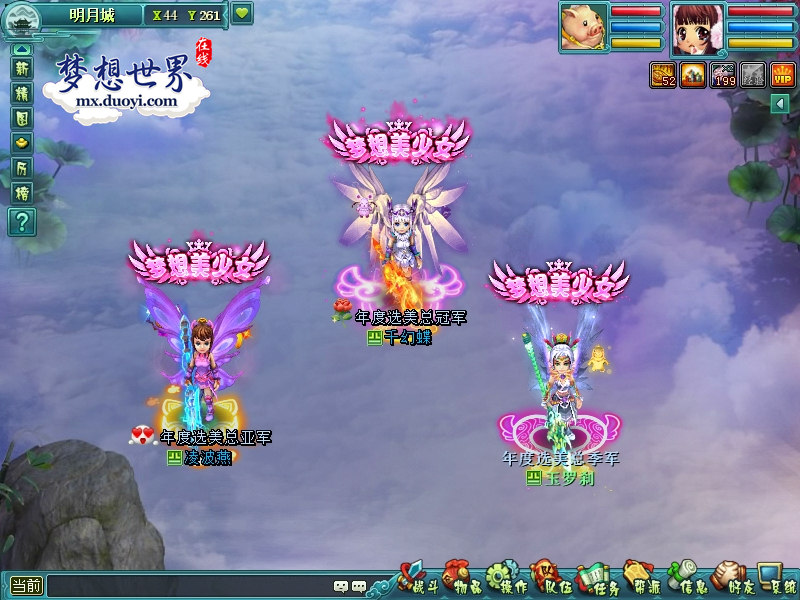The width and height of the screenshot is (800, 600).
Task: Click the green heart button
Action: point(243,14)
